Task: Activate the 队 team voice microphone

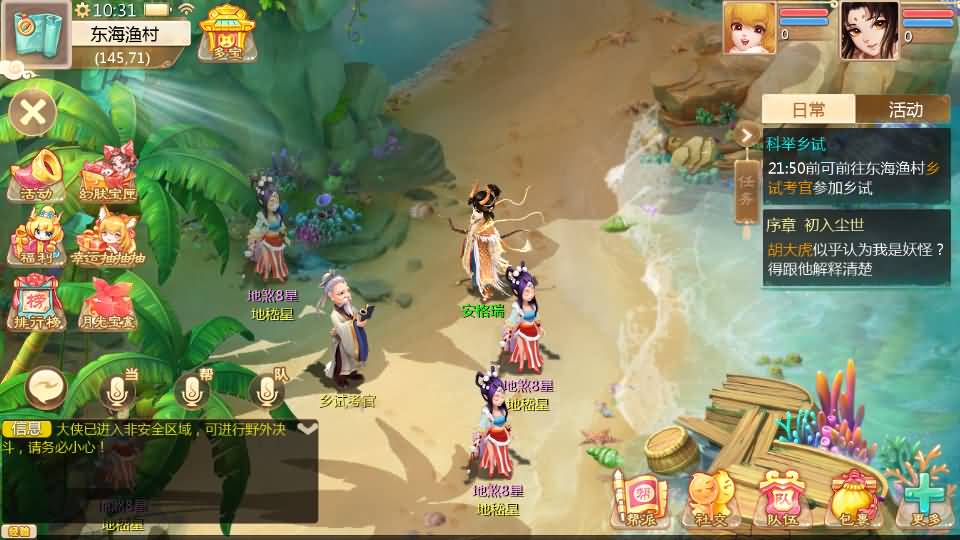Action: 266,390
